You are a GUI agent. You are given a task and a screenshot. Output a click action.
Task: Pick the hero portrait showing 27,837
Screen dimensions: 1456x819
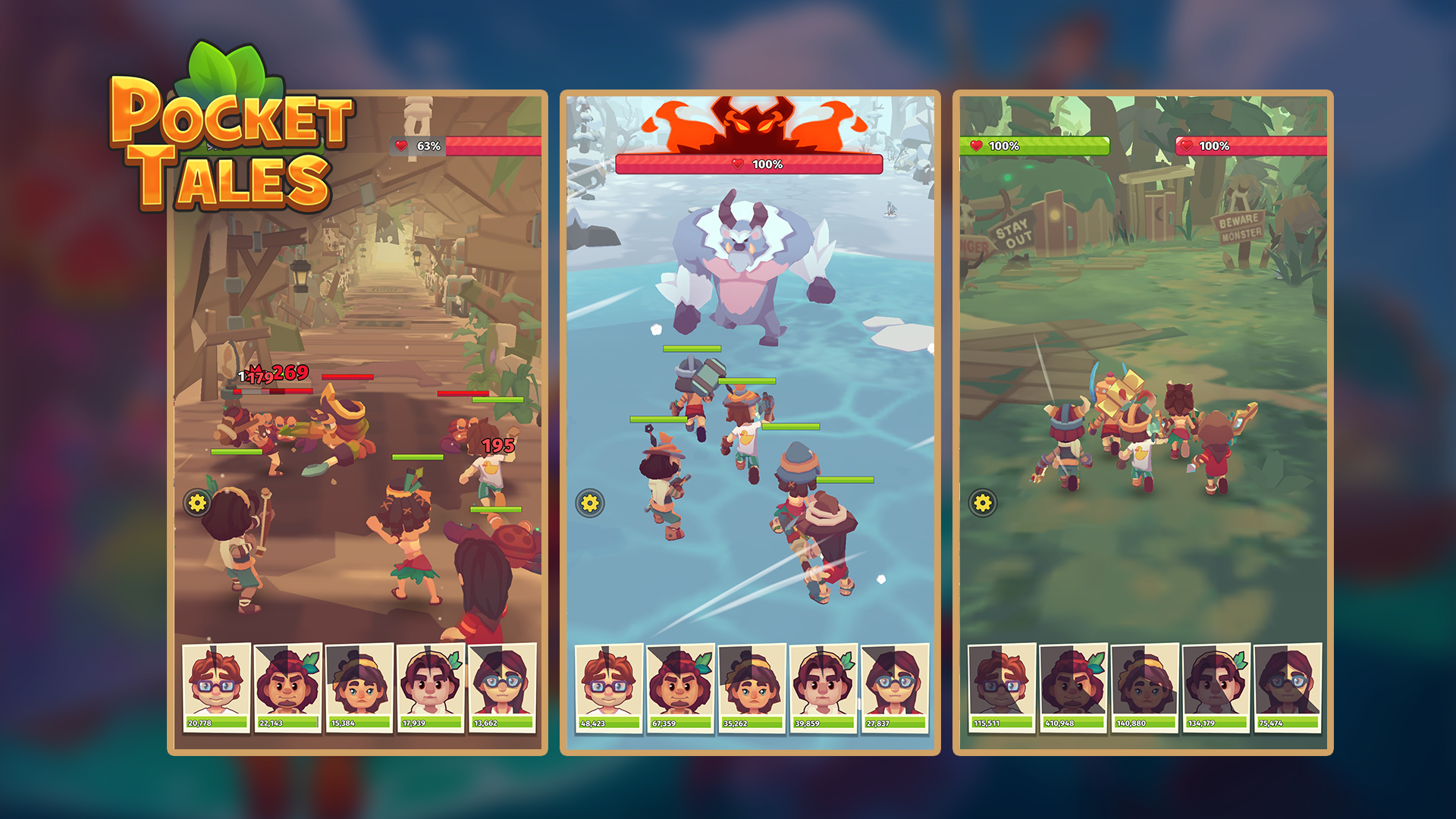(895, 686)
